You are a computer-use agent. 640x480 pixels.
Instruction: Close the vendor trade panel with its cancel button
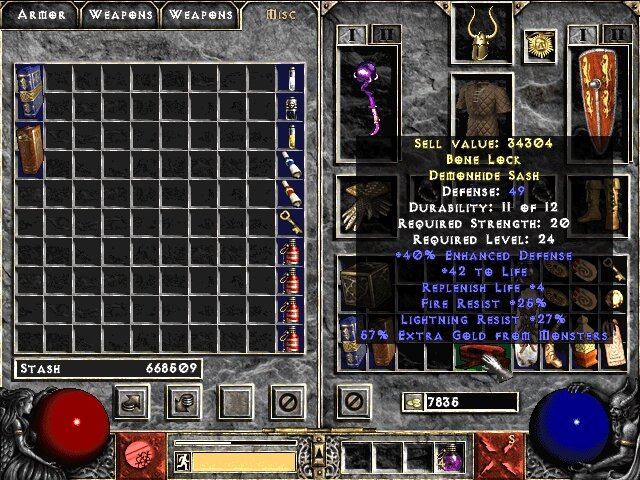(x=288, y=402)
